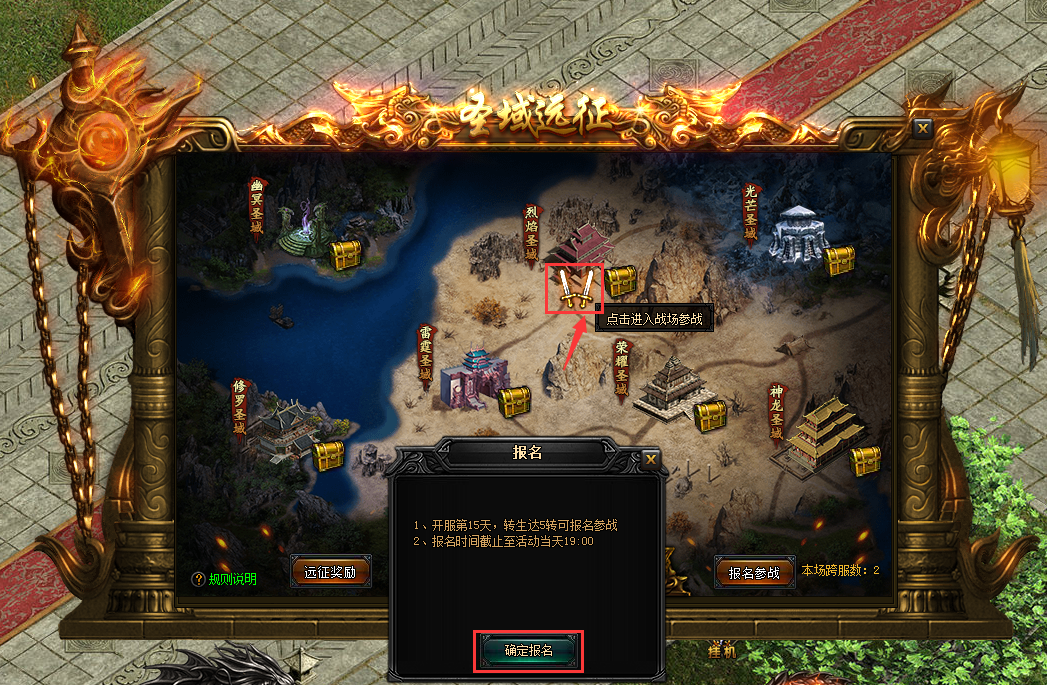This screenshot has height=685, width=1047.
Task: Close the 报名 dialog popup
Action: coord(651,459)
